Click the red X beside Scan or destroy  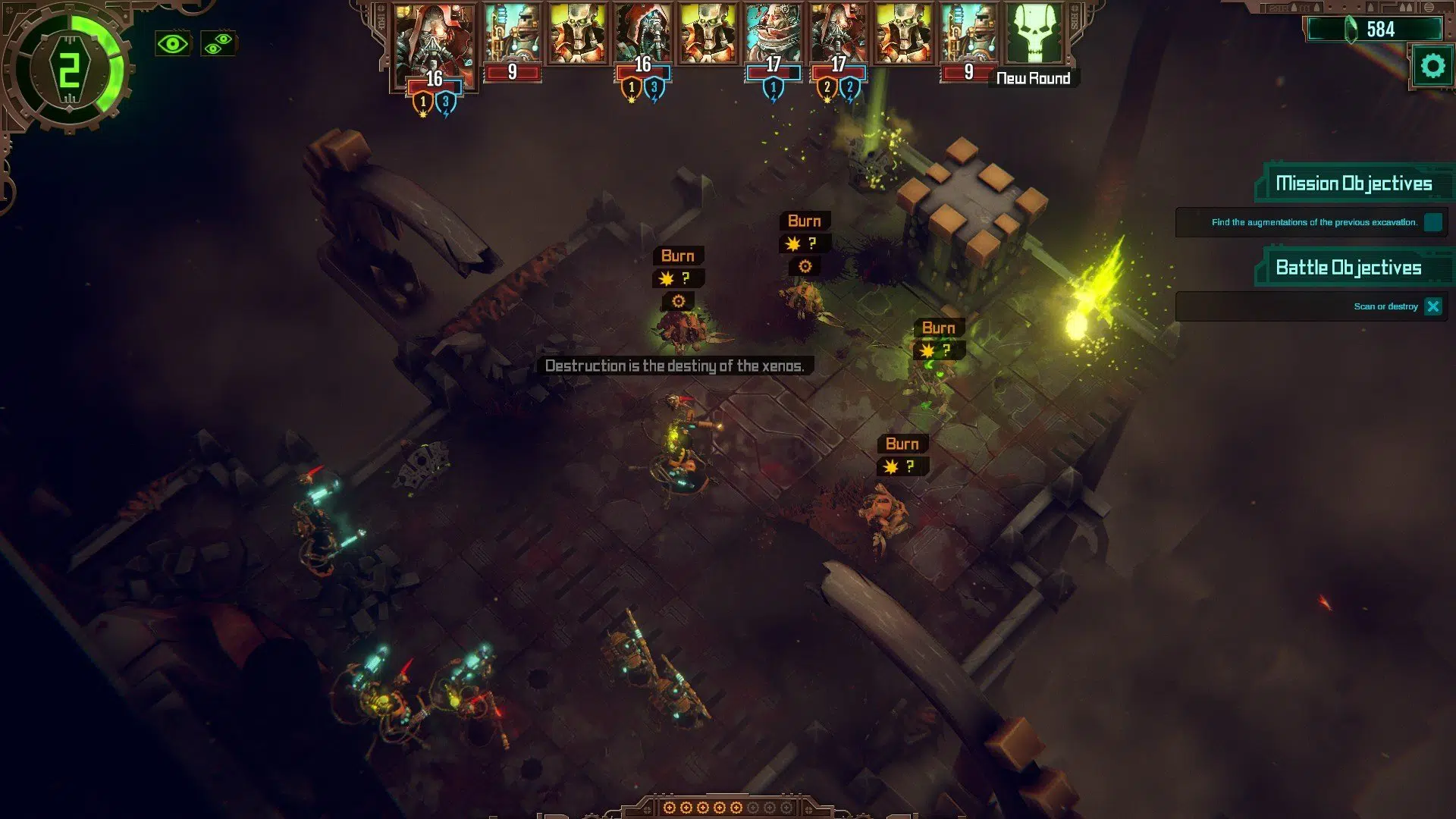[x=1433, y=306]
